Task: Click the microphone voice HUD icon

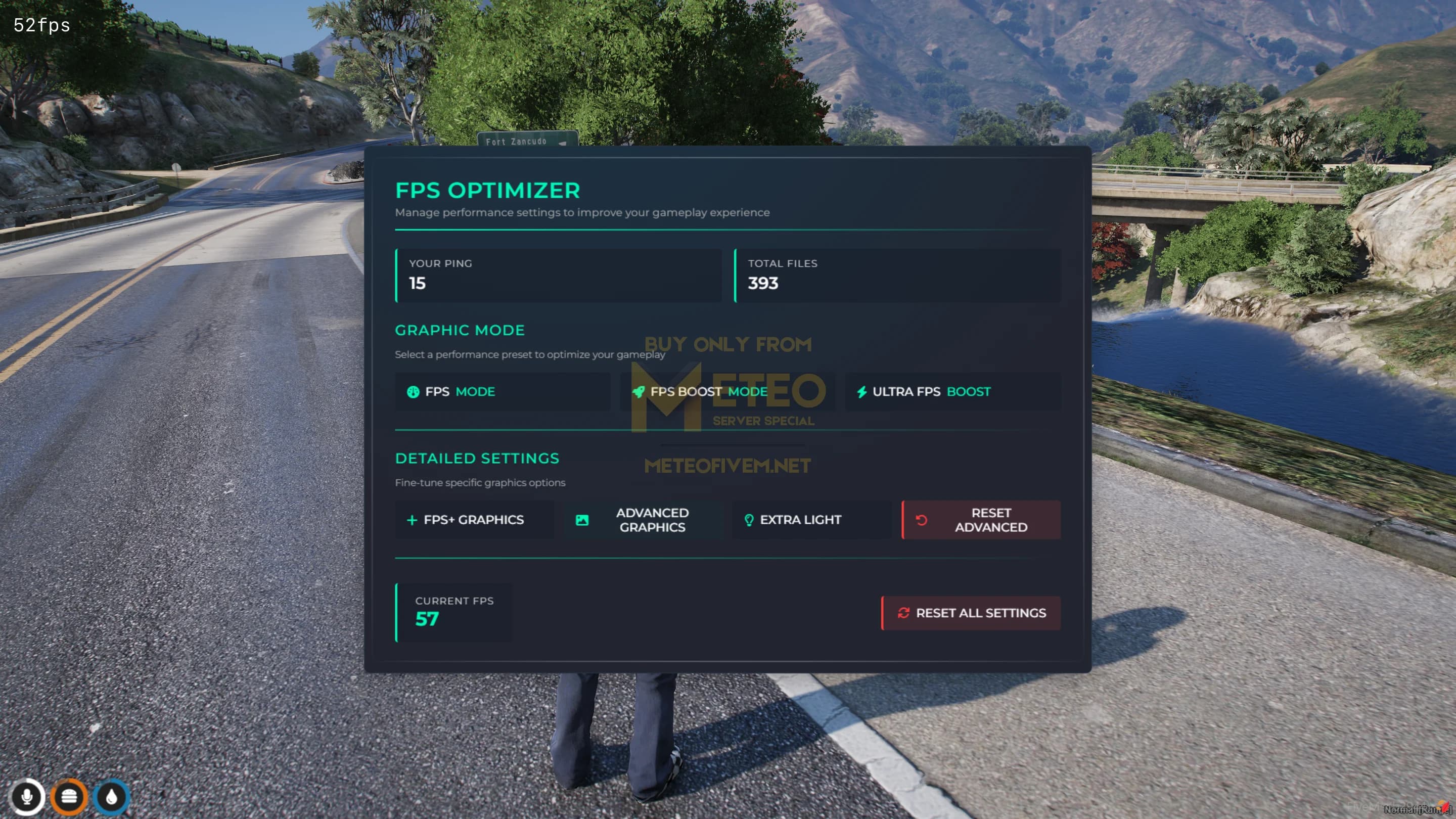Action: [27, 797]
